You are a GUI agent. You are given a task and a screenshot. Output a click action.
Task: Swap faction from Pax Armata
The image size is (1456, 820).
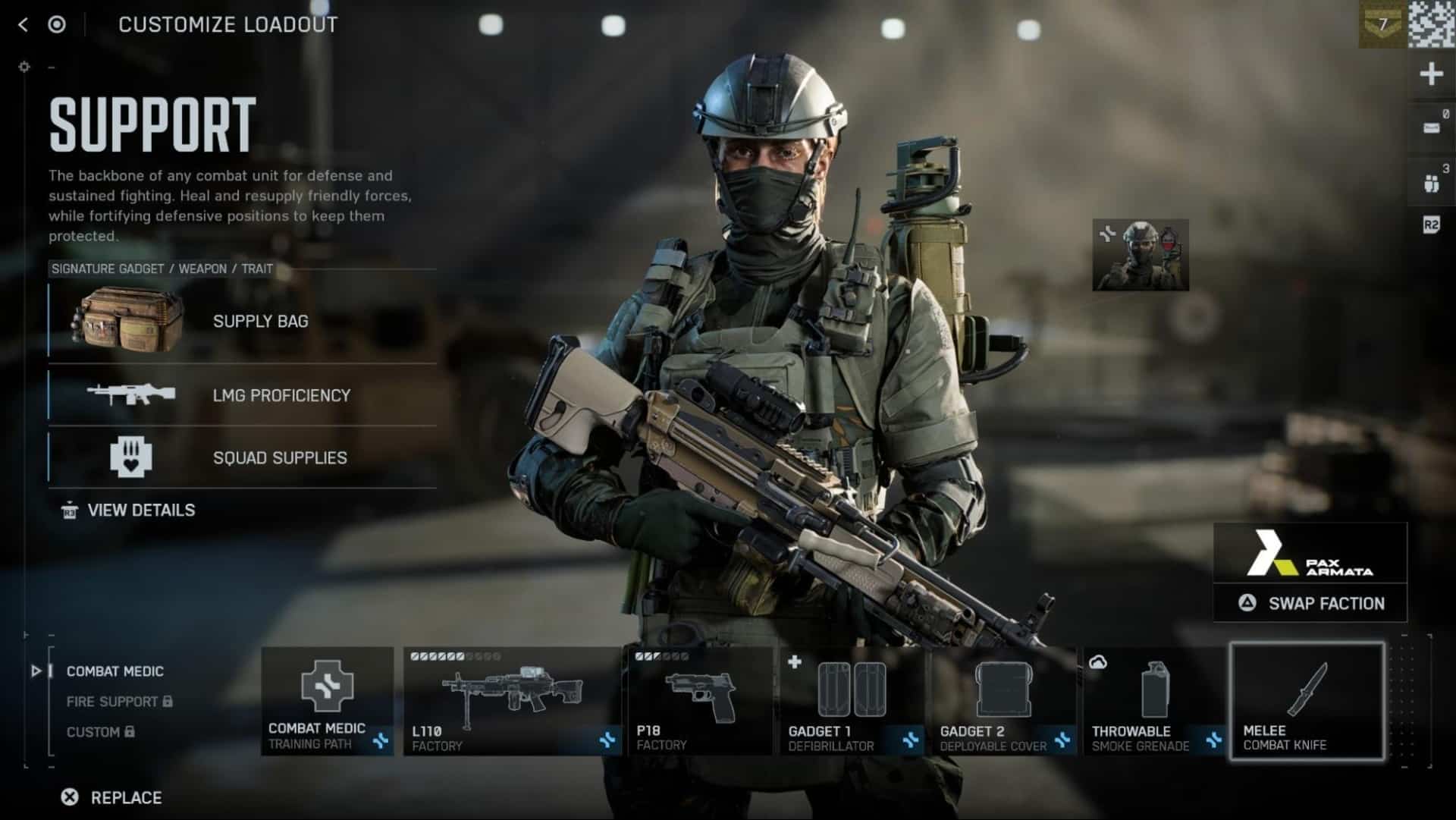(1310, 604)
